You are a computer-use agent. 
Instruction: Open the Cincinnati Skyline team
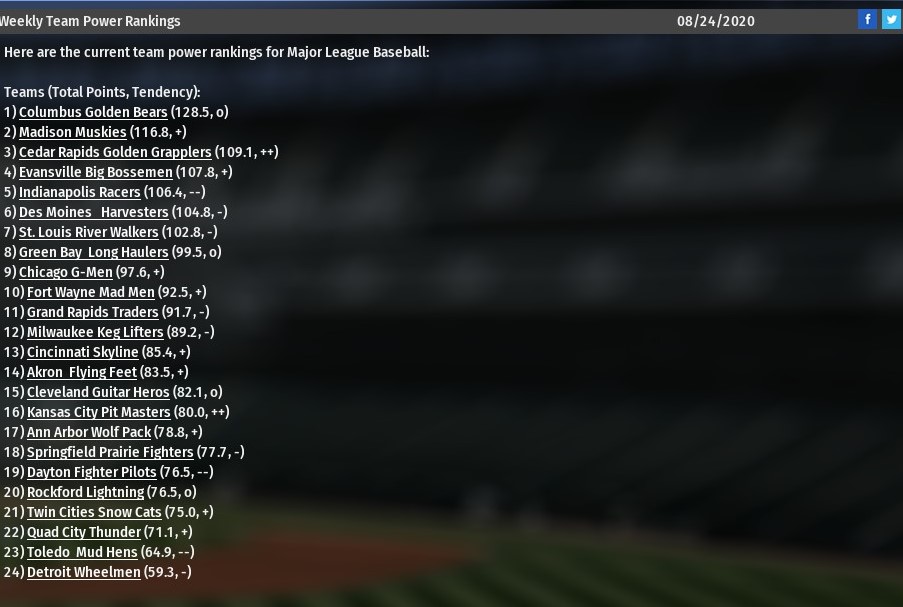[82, 352]
